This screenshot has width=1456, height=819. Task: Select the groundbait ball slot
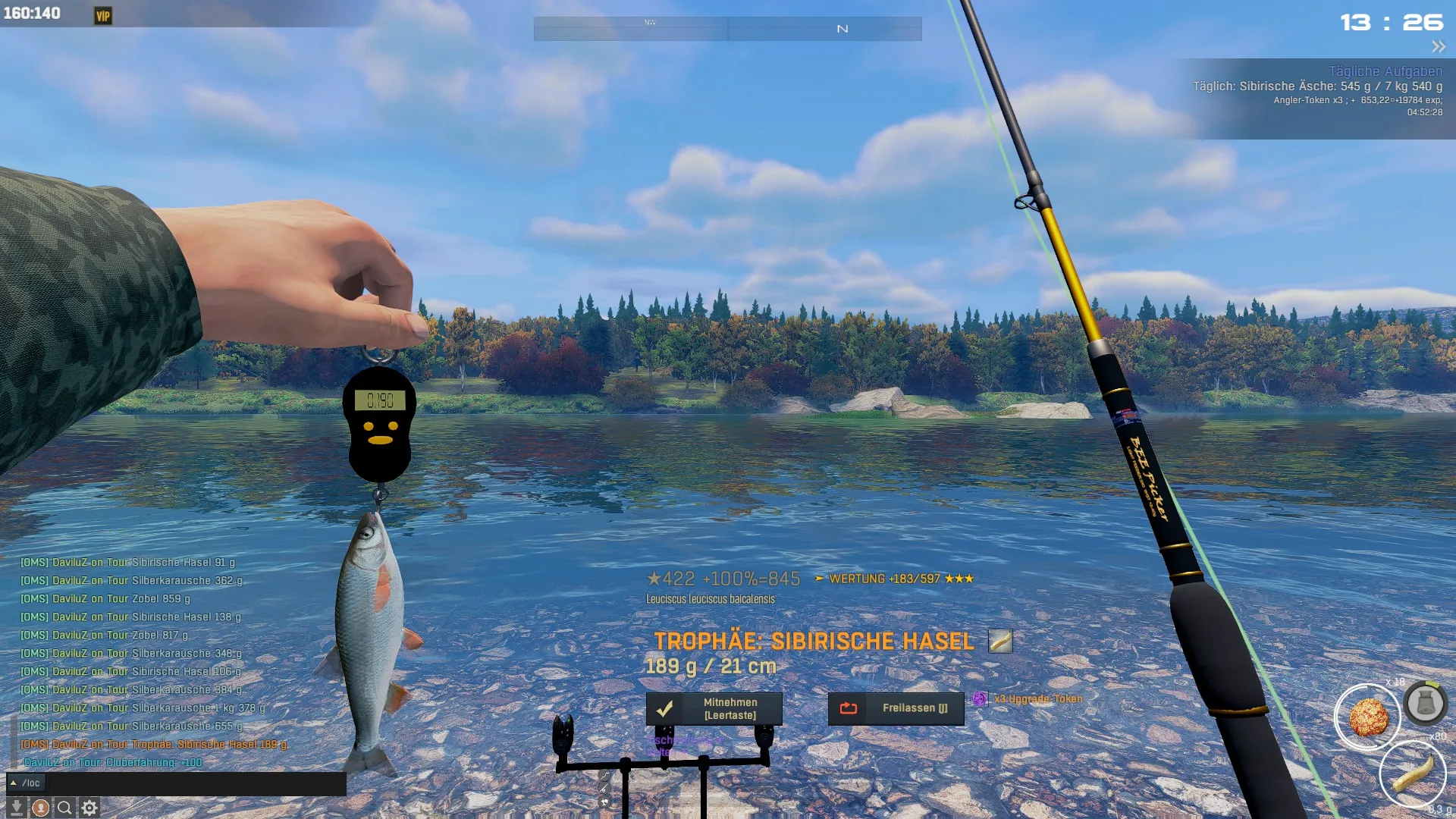(1368, 717)
